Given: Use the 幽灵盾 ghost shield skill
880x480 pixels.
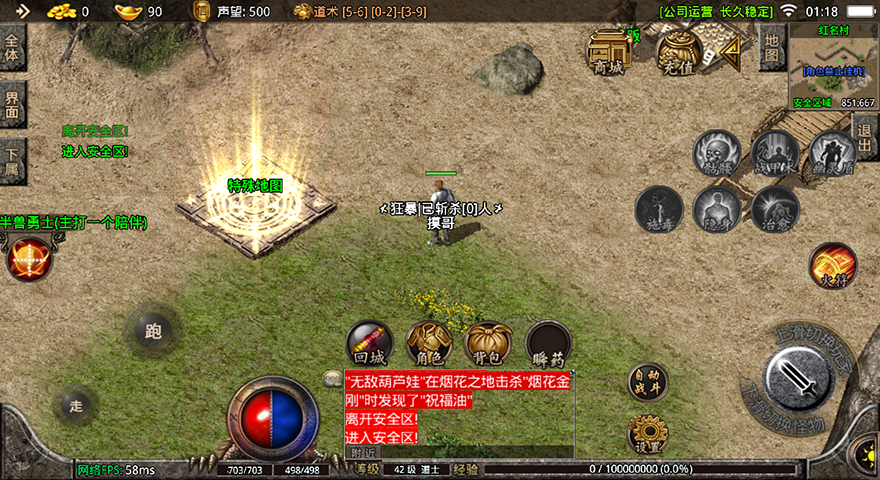Looking at the screenshot, I should coord(832,154).
